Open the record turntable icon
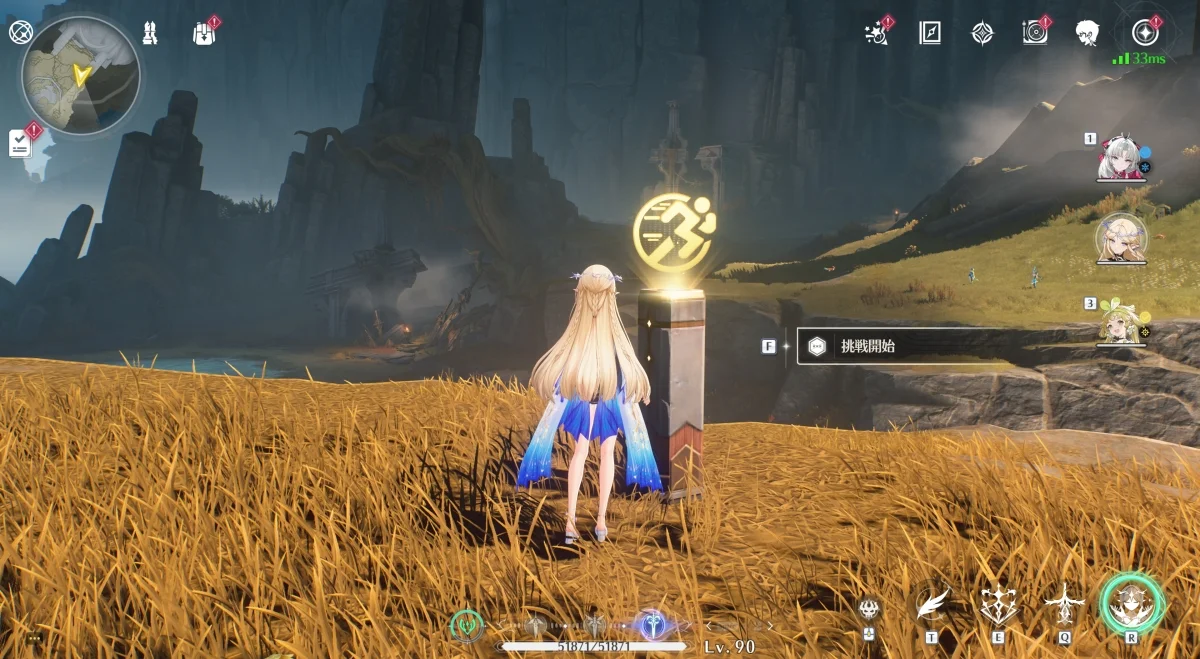 (1035, 33)
